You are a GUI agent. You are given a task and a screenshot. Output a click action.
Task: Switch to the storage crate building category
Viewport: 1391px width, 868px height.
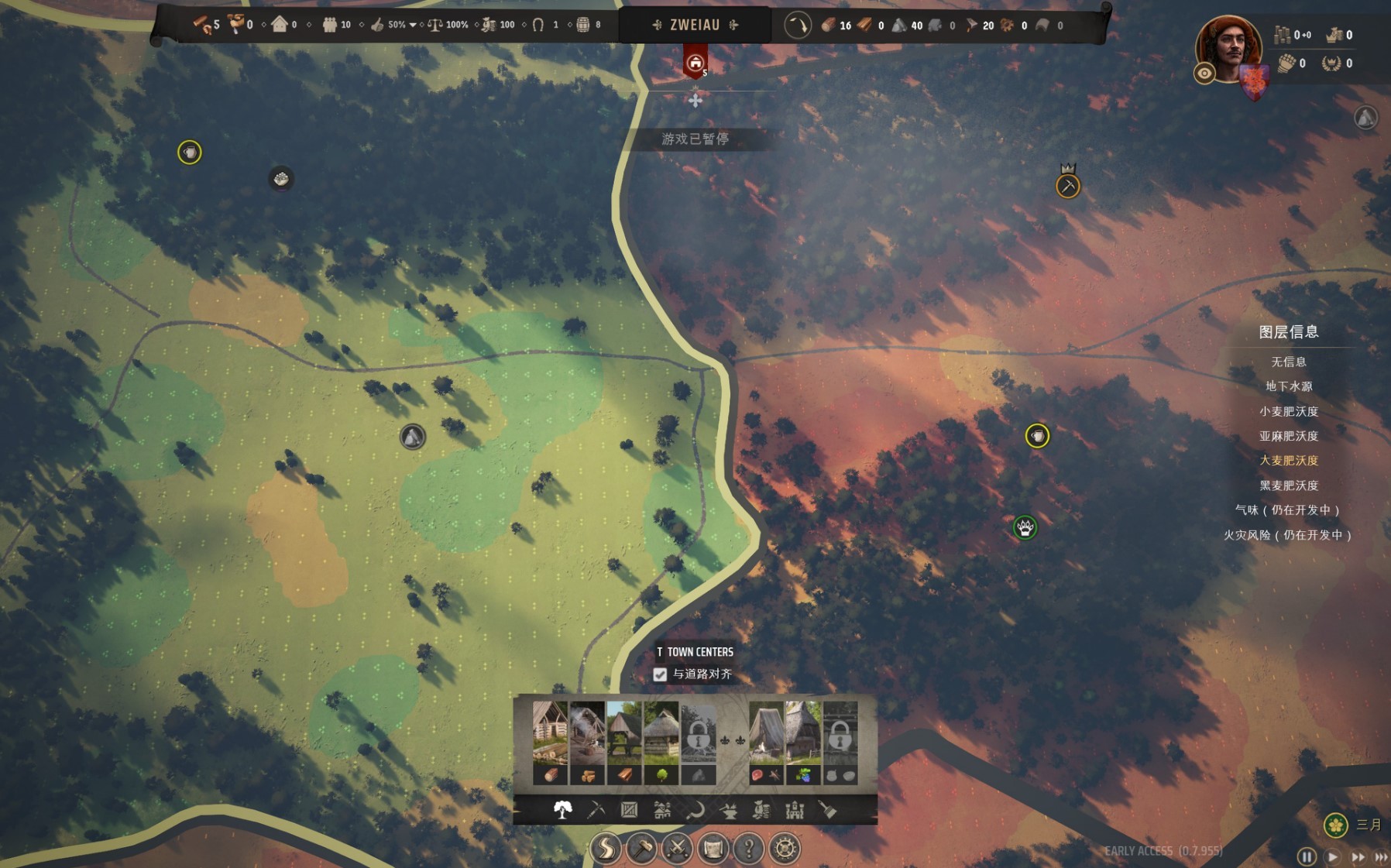pyautogui.click(x=629, y=810)
